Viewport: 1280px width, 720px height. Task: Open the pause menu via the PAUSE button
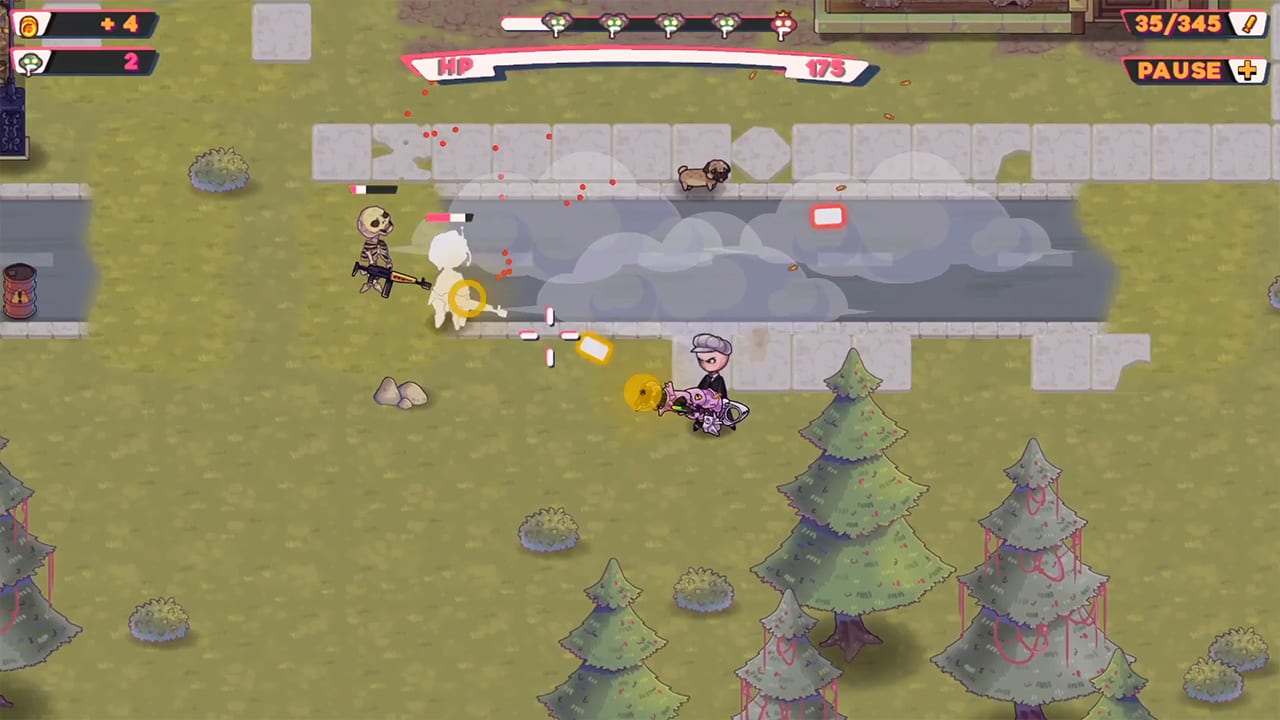[x=1180, y=70]
